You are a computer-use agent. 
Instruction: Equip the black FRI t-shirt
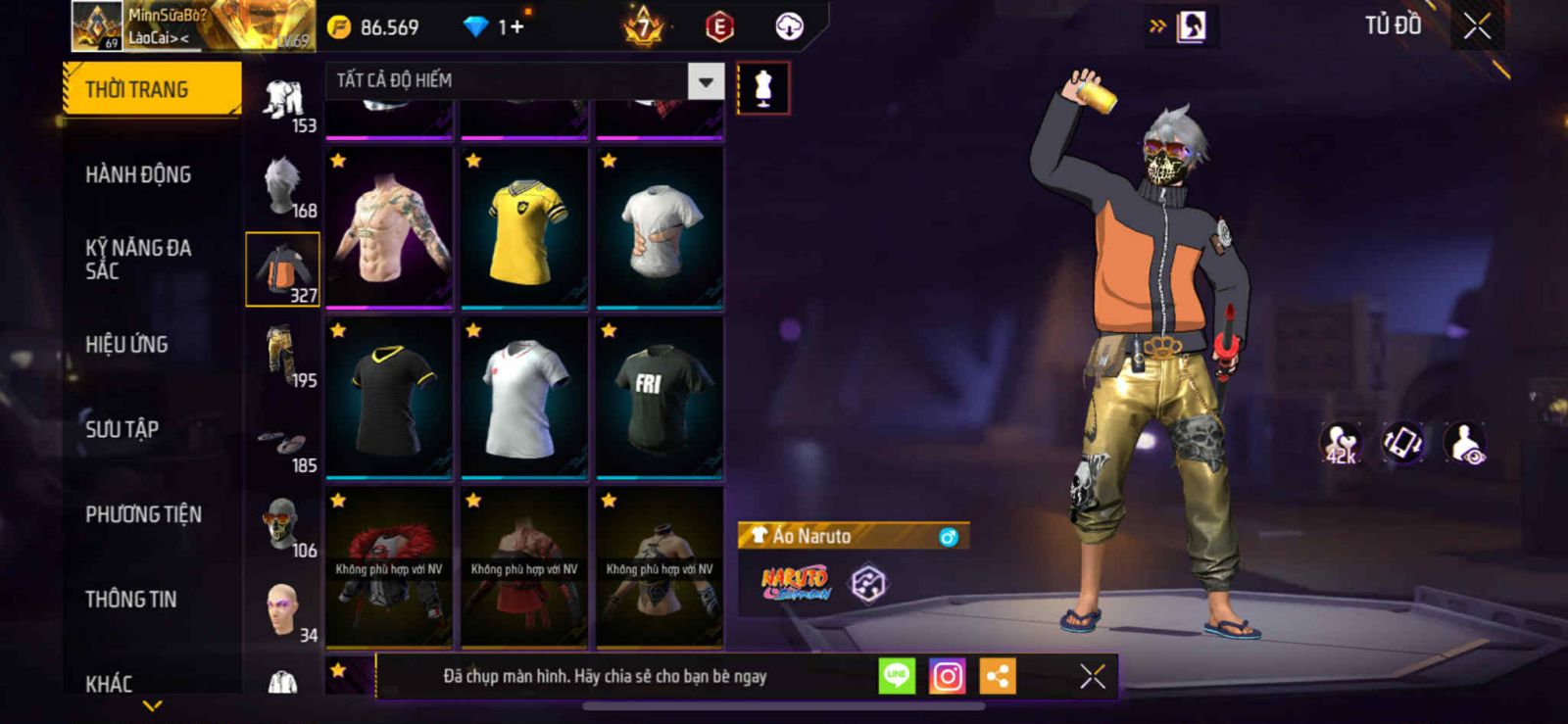tap(660, 398)
